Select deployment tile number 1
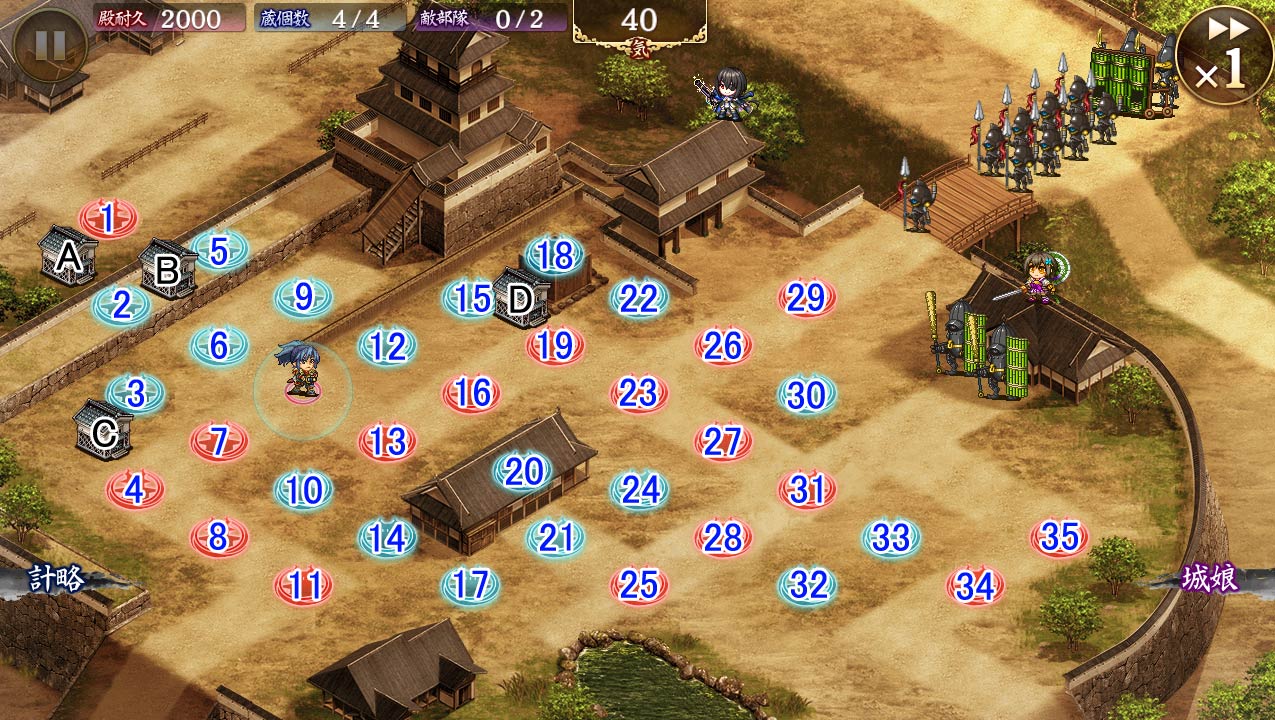This screenshot has width=1275, height=720. tap(108, 217)
